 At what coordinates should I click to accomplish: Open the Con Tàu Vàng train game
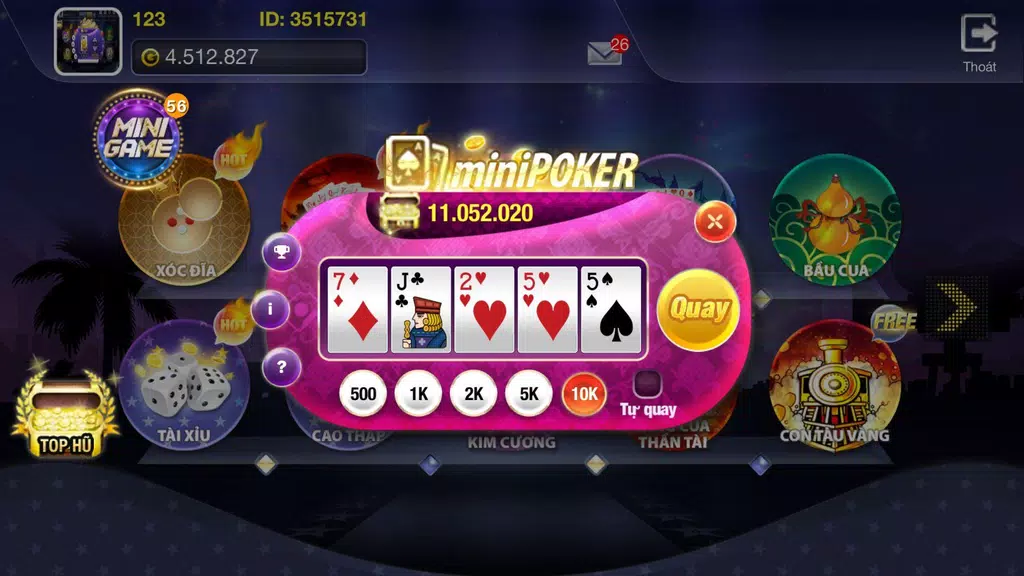(x=836, y=385)
